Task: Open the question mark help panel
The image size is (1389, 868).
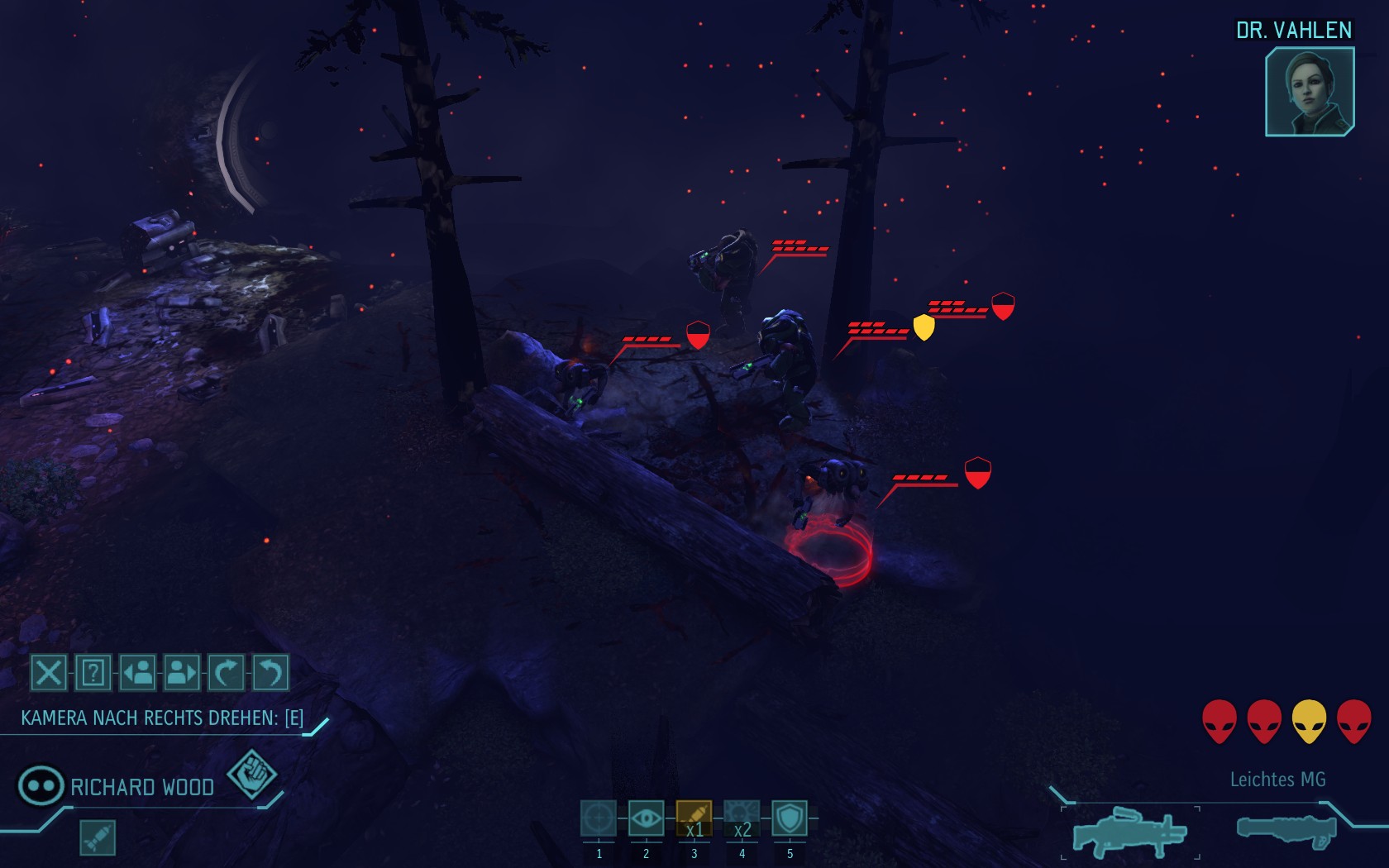Action: [x=93, y=673]
